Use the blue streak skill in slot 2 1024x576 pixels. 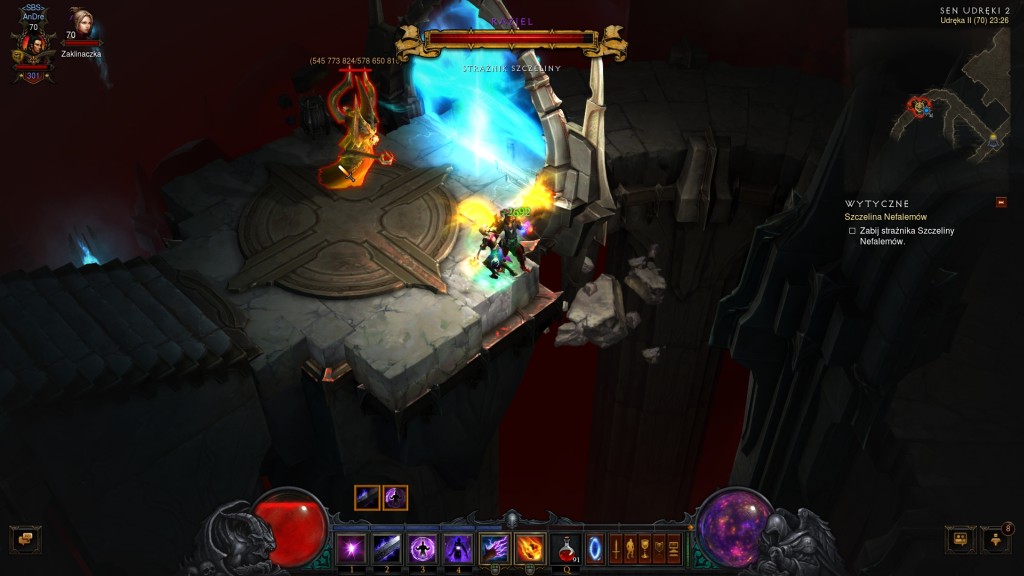point(386,548)
